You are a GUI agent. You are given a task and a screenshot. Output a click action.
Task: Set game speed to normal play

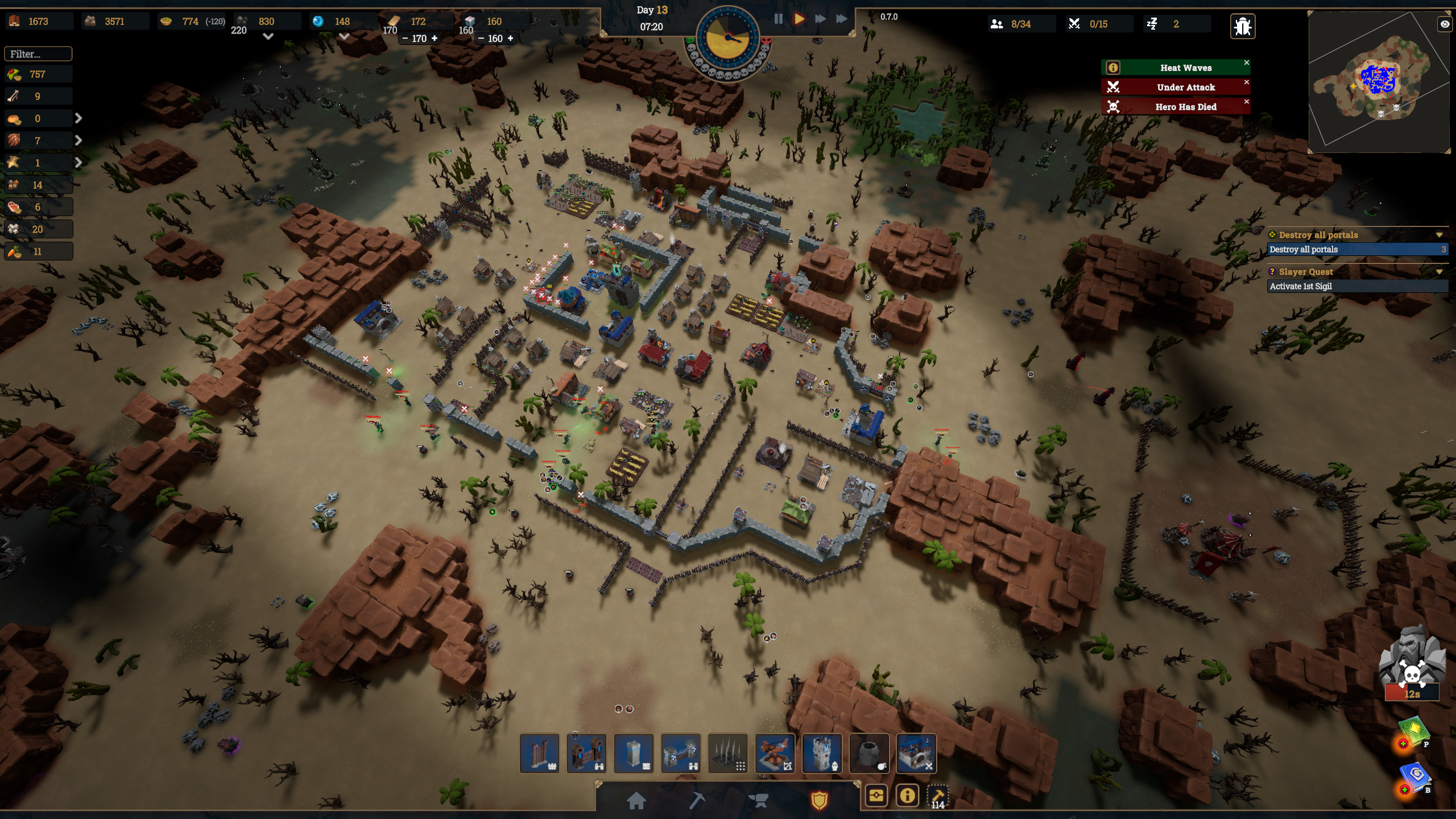pyautogui.click(x=799, y=19)
